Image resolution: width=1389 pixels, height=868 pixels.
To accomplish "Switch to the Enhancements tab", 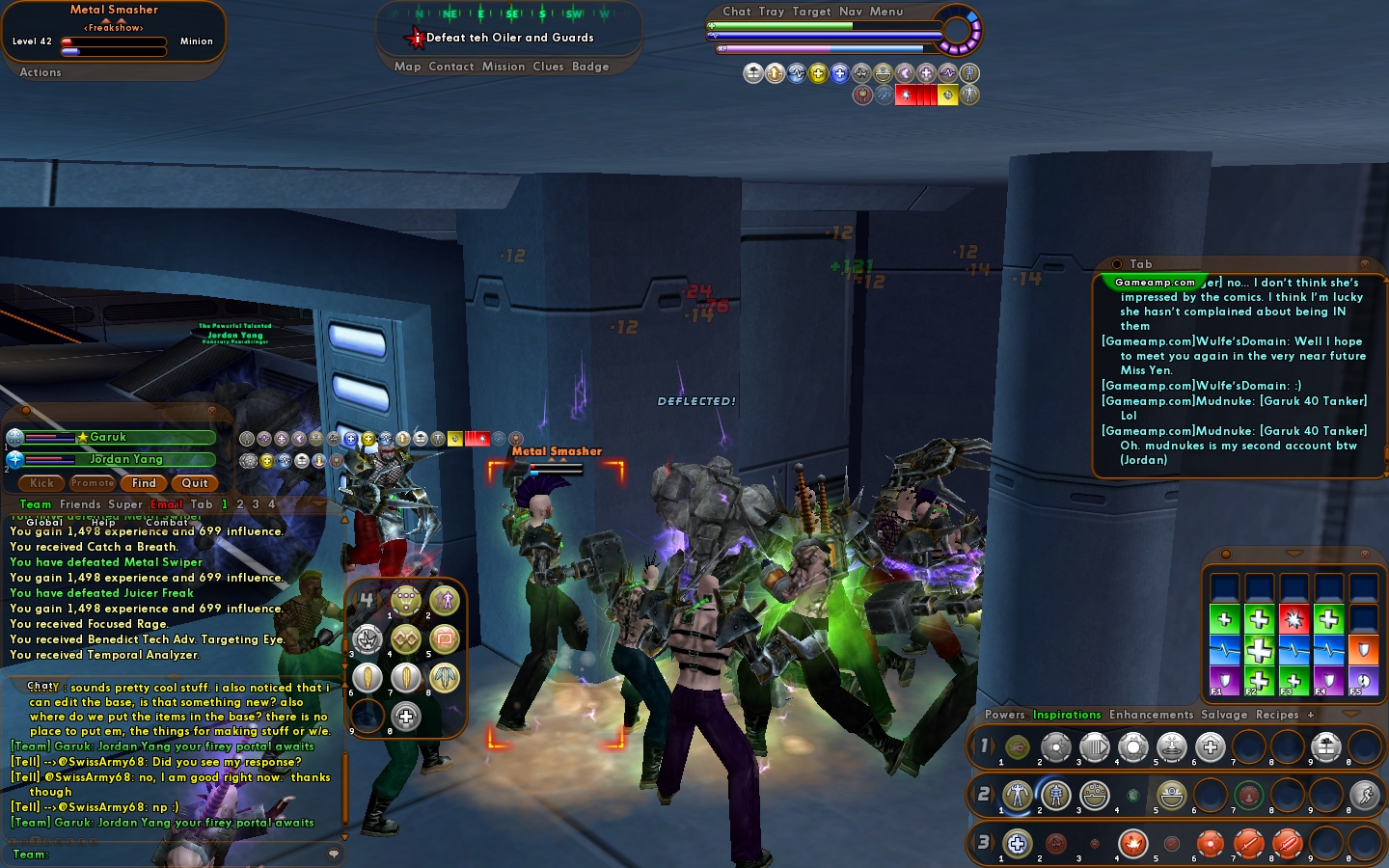I will pyautogui.click(x=1151, y=715).
